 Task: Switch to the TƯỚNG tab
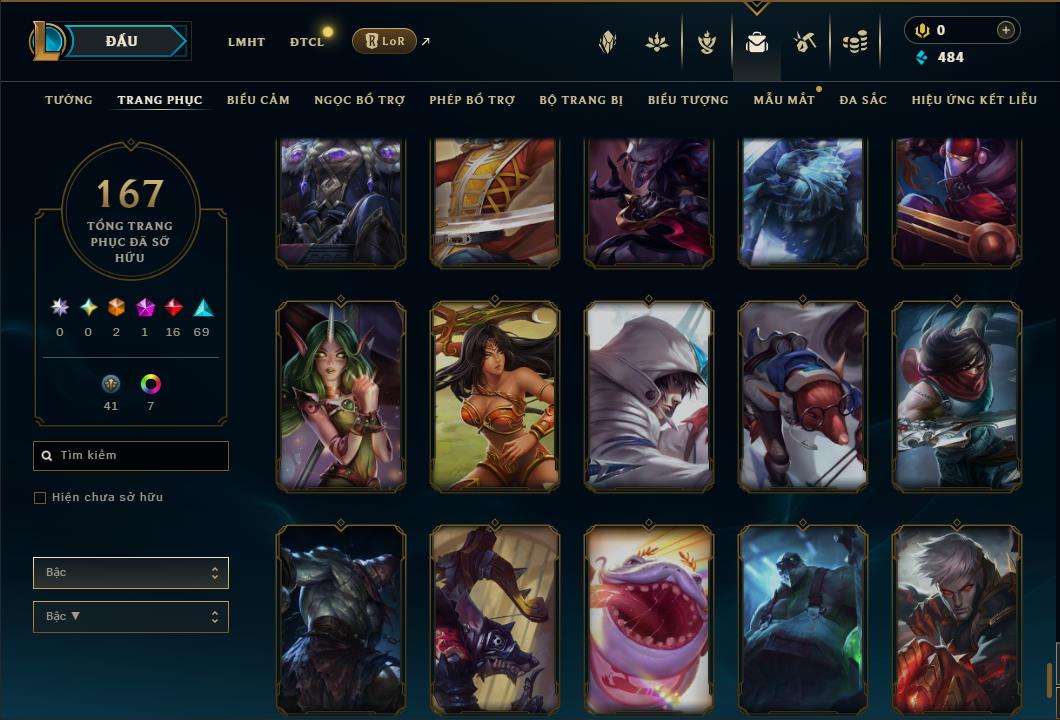(x=69, y=100)
